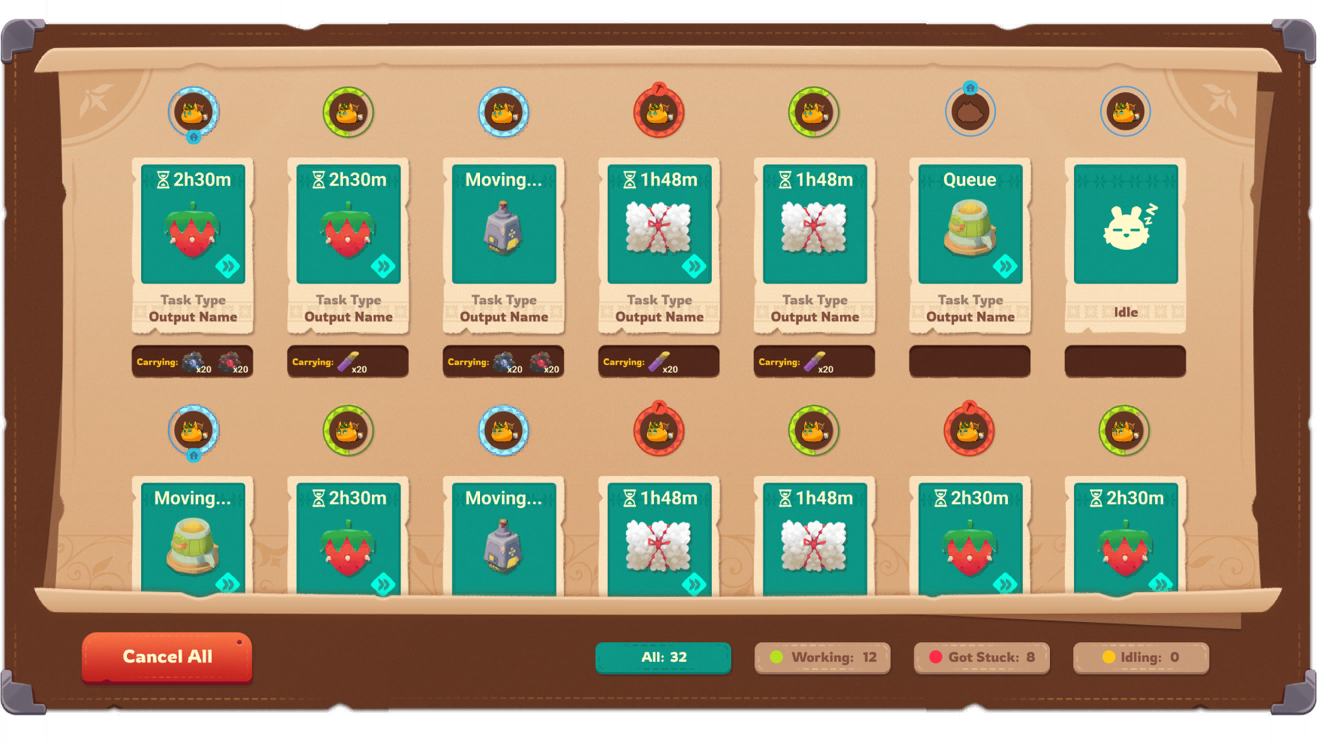Hit the double-arrow speed-up on the Queue card
Image resolution: width=1317 pixels, height=742 pixels.
pos(1004,266)
